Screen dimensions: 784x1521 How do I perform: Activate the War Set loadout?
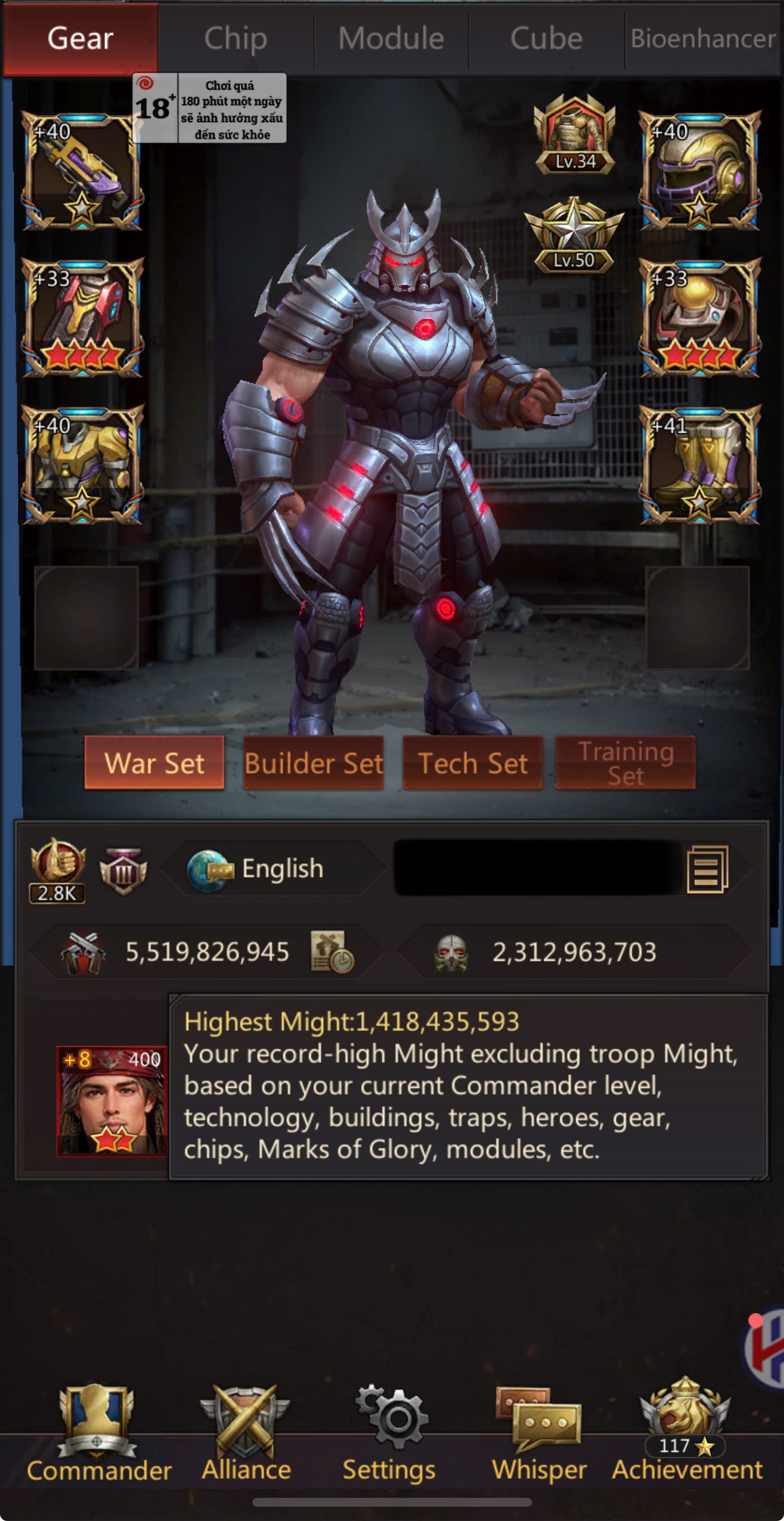(154, 763)
